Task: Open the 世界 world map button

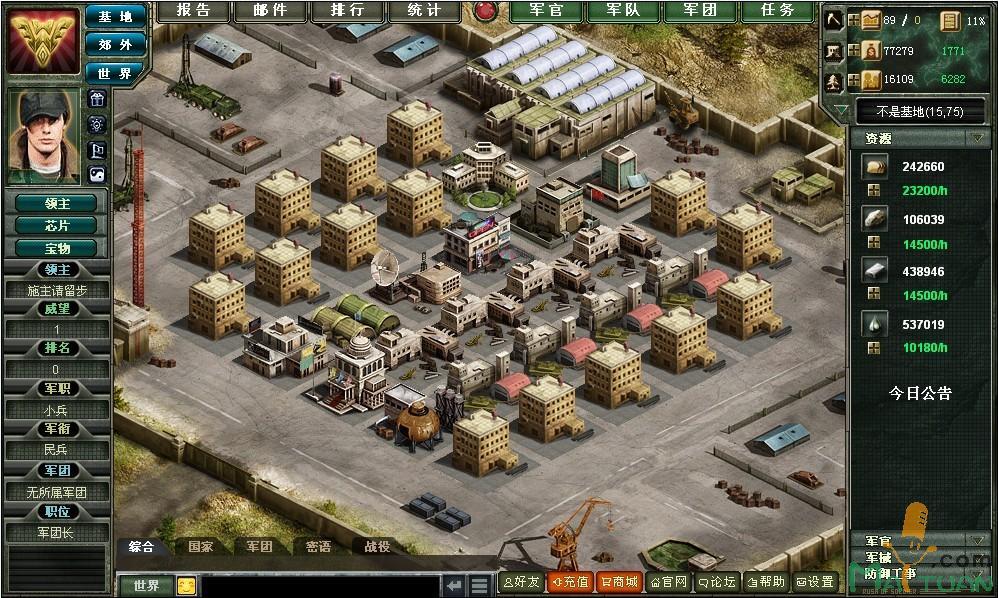Action: [115, 73]
